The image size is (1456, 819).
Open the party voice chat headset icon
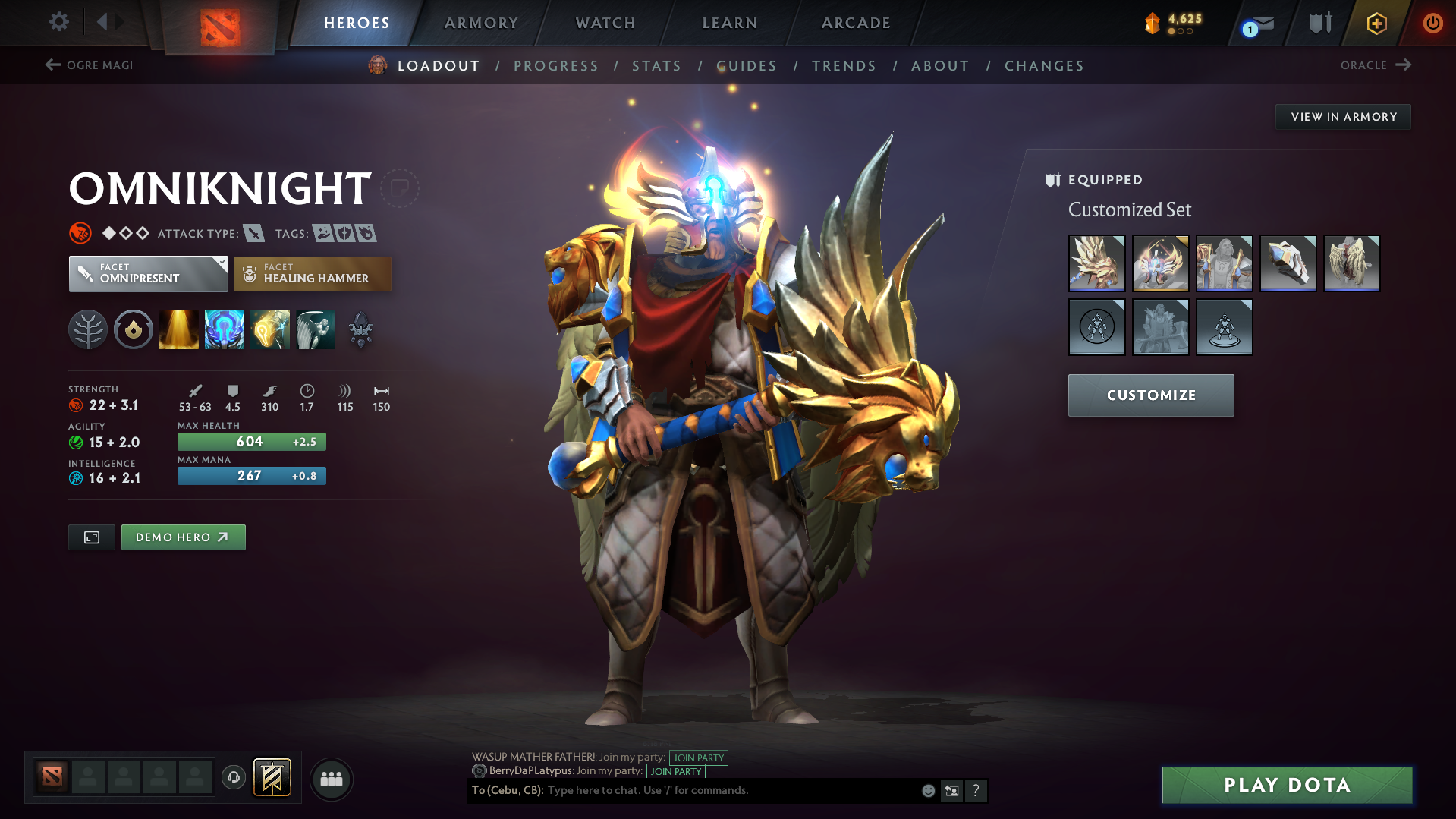pyautogui.click(x=233, y=779)
